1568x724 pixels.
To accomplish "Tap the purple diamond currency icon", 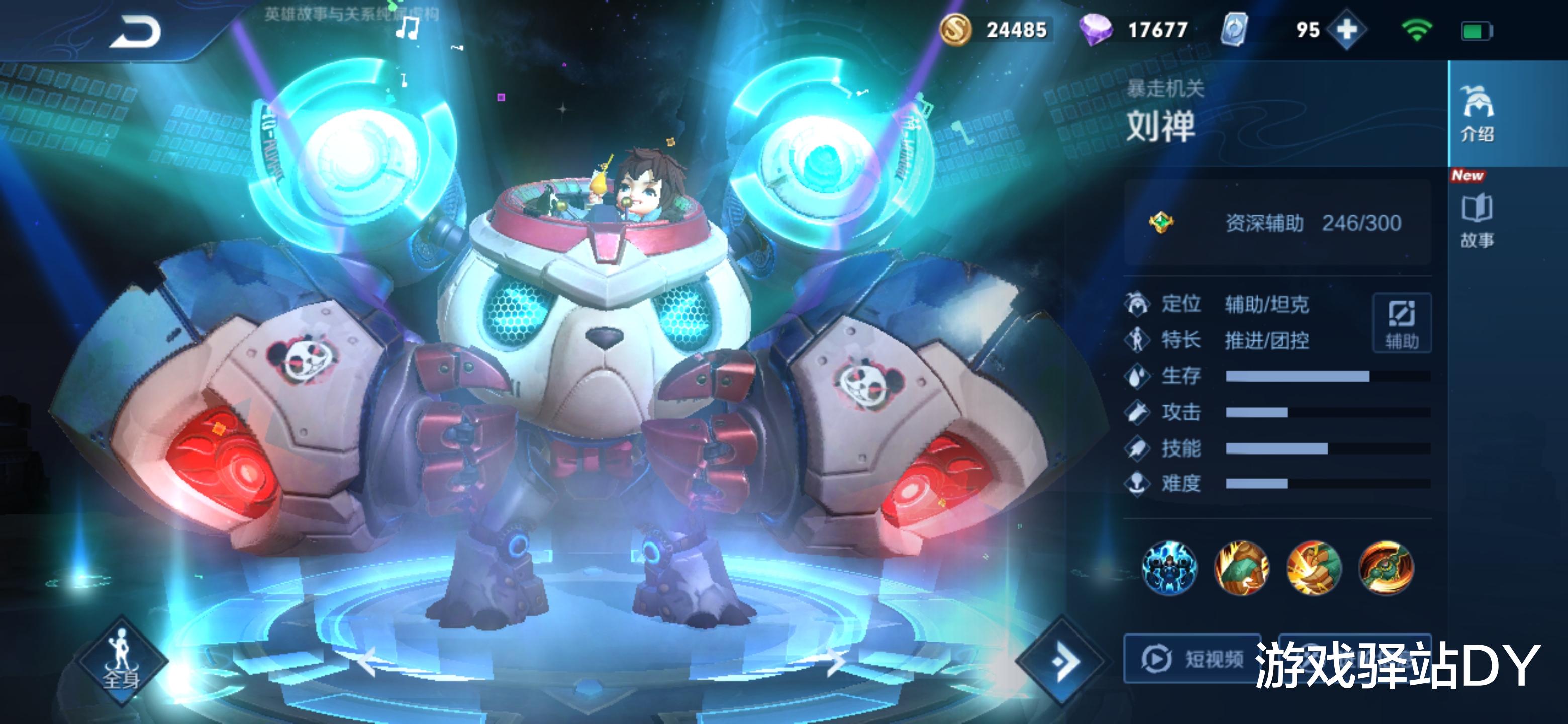I will pyautogui.click(x=1095, y=29).
